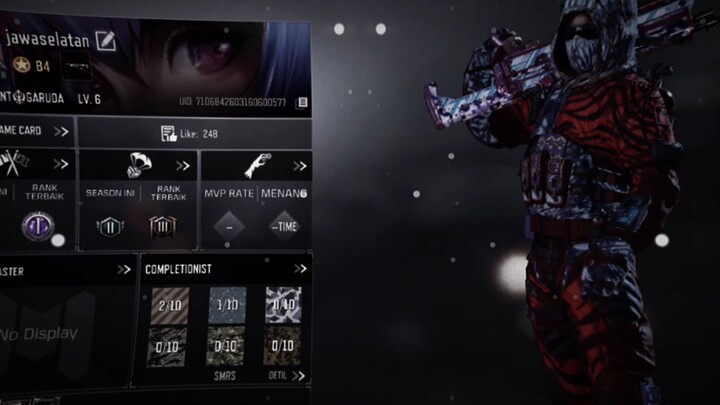Screen dimensions: 720x405
Task: Select the 1/10 blue-gray camo tile
Action: [227, 304]
